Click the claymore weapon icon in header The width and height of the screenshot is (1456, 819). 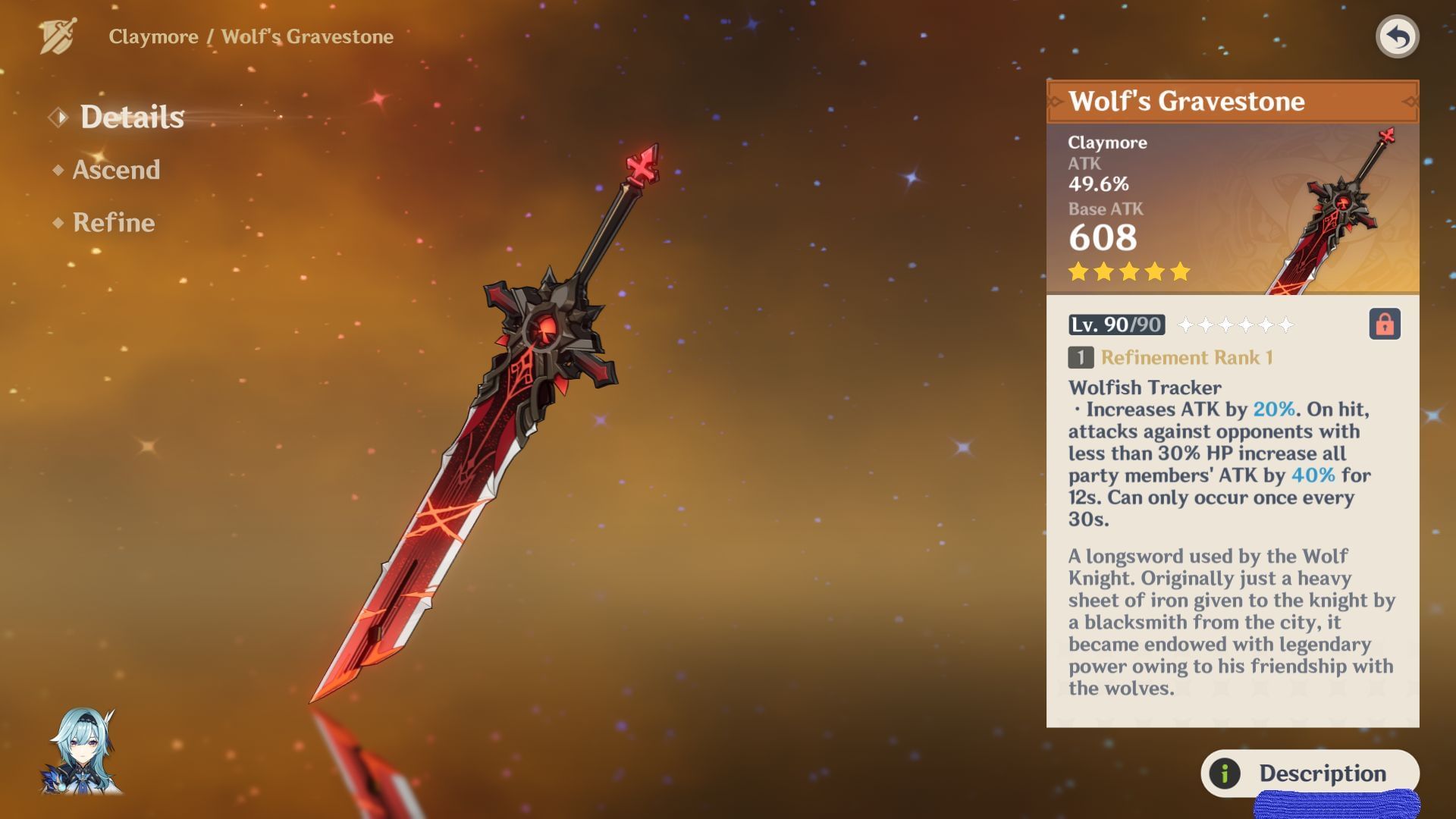[58, 36]
